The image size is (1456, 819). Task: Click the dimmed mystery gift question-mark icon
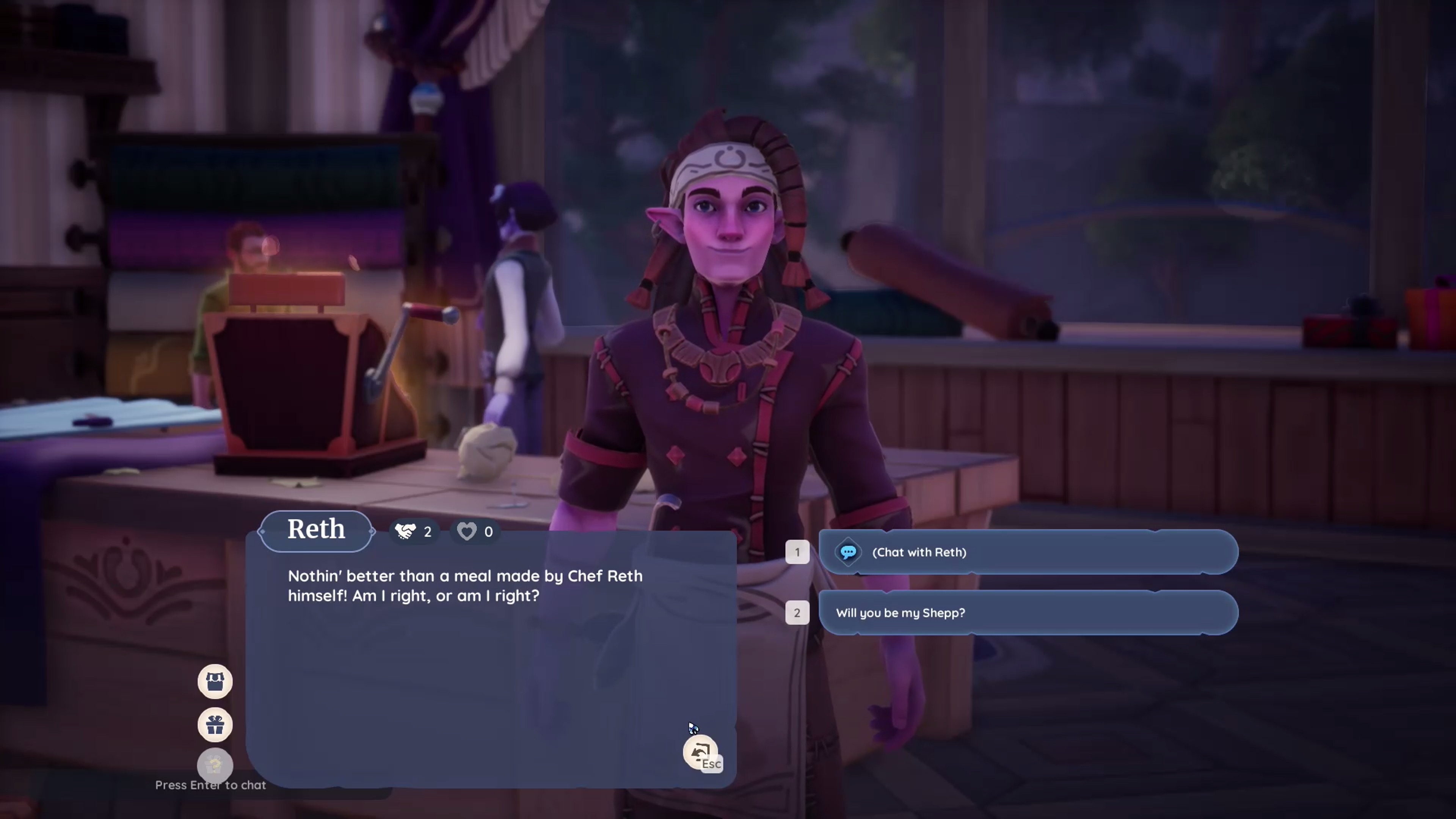215,765
